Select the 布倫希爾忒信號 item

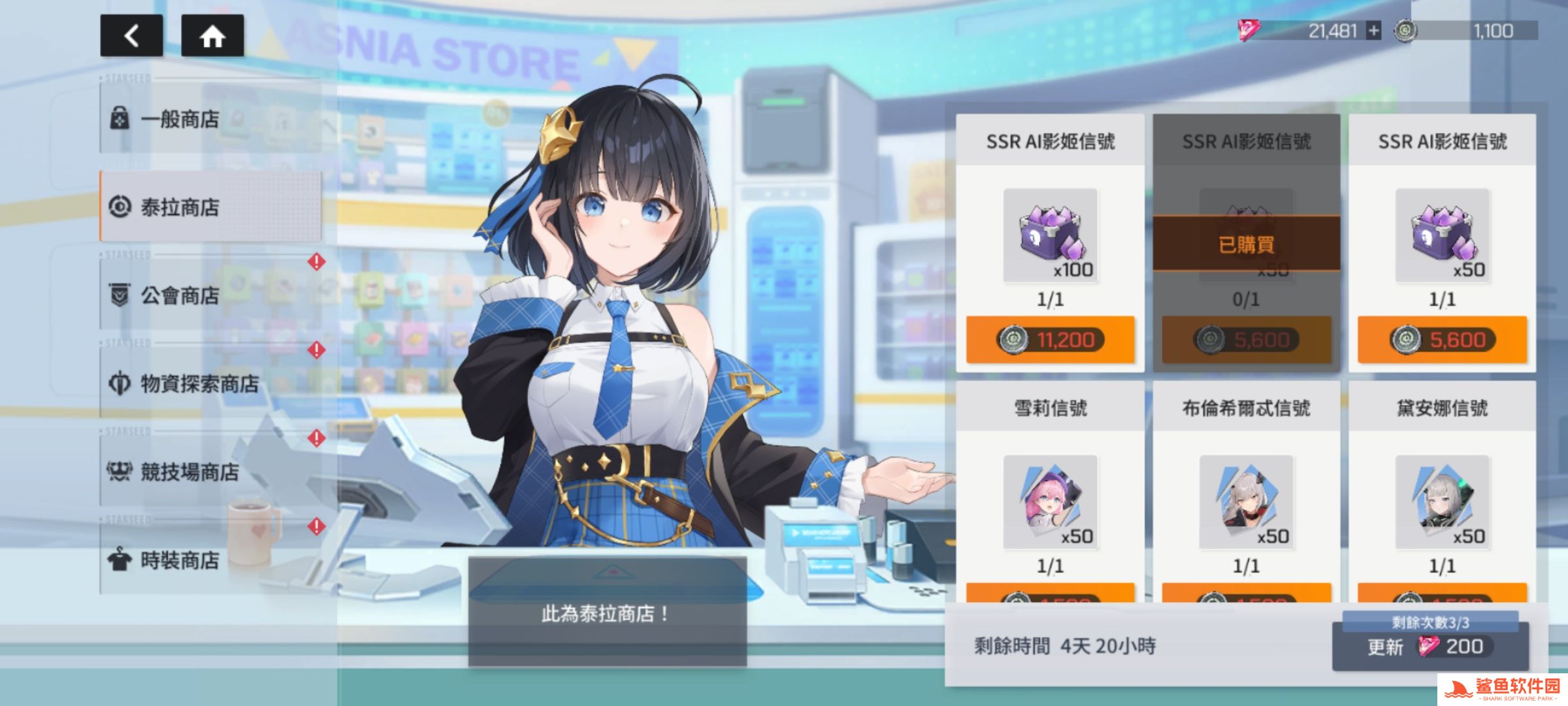(x=1246, y=502)
